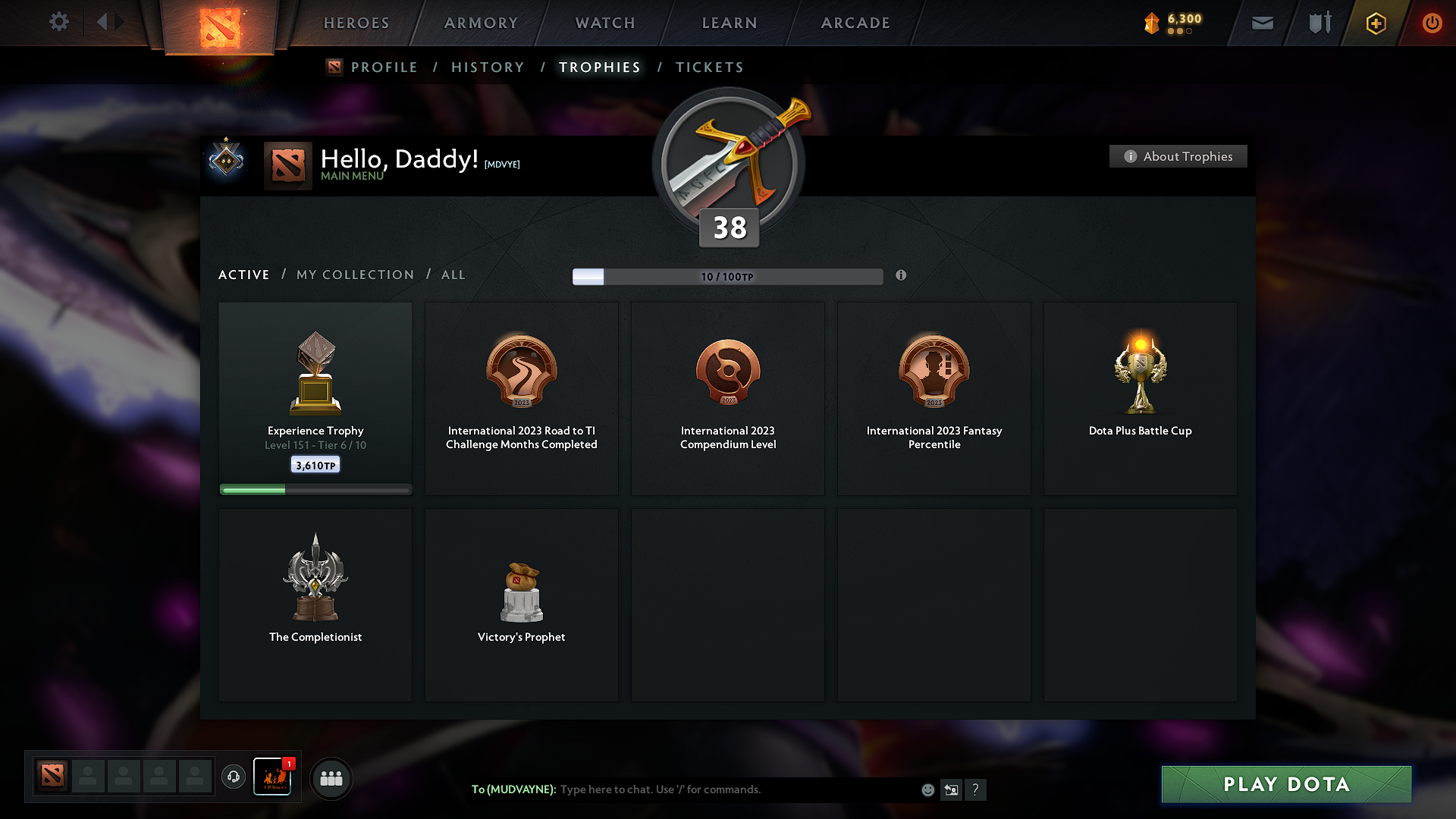Switch to the HISTORY tab
The width and height of the screenshot is (1456, 819).
488,67
